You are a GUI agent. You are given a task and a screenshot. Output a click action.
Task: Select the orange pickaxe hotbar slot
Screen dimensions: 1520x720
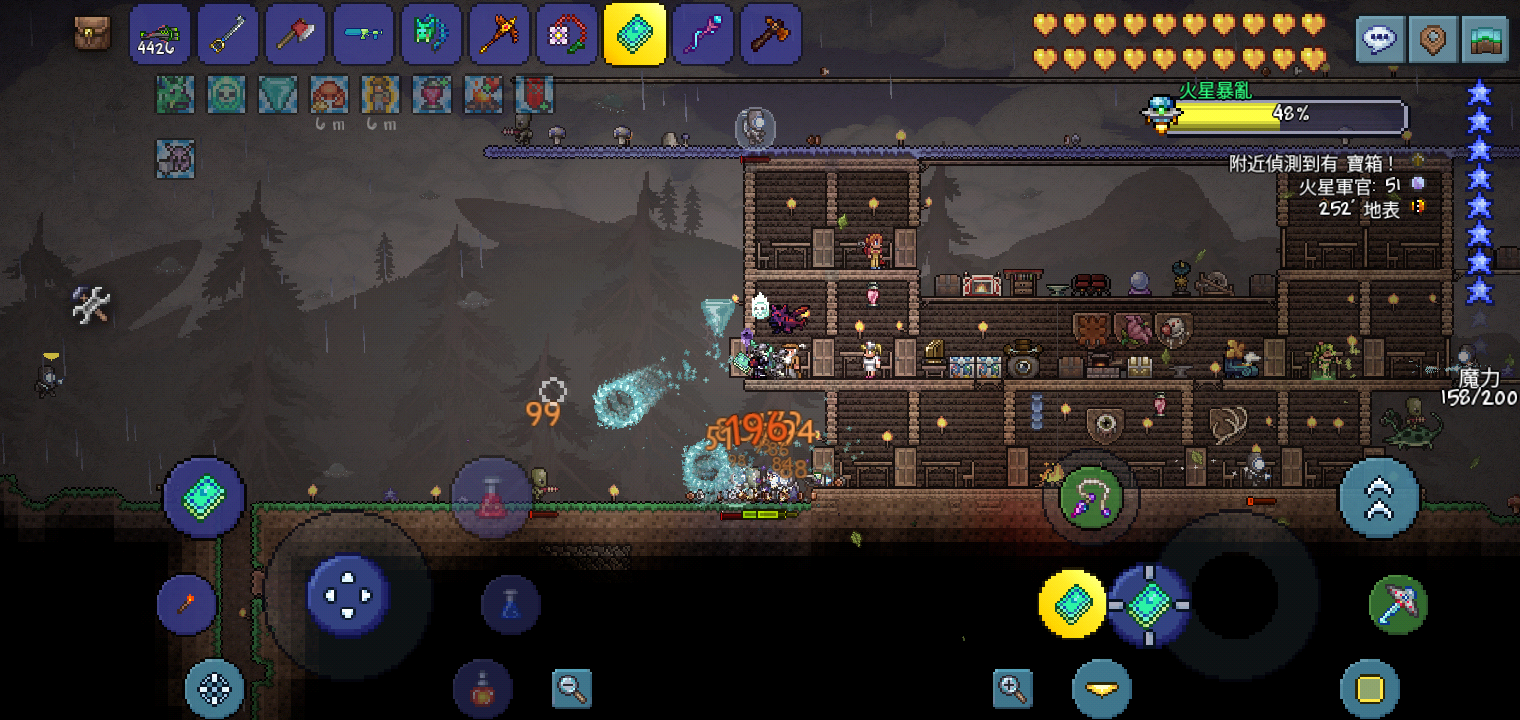[x=499, y=34]
